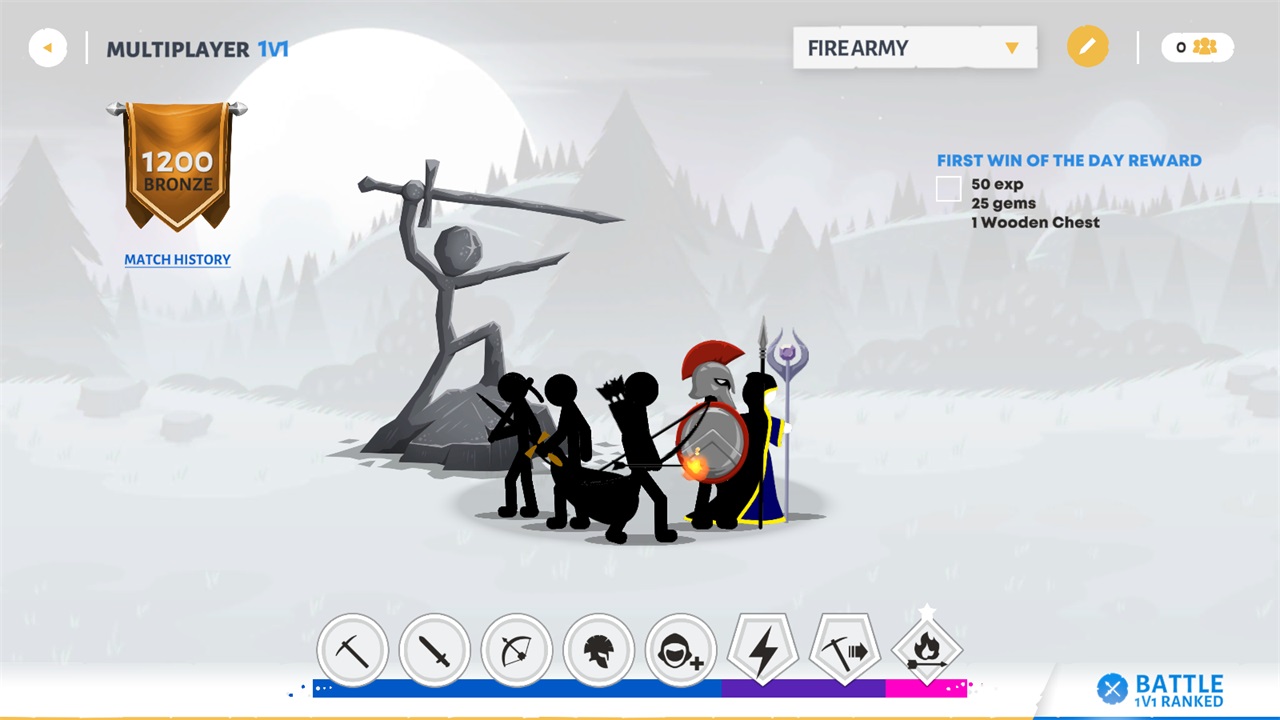
Task: Choose the lightning bolt spell slot
Action: pos(762,651)
